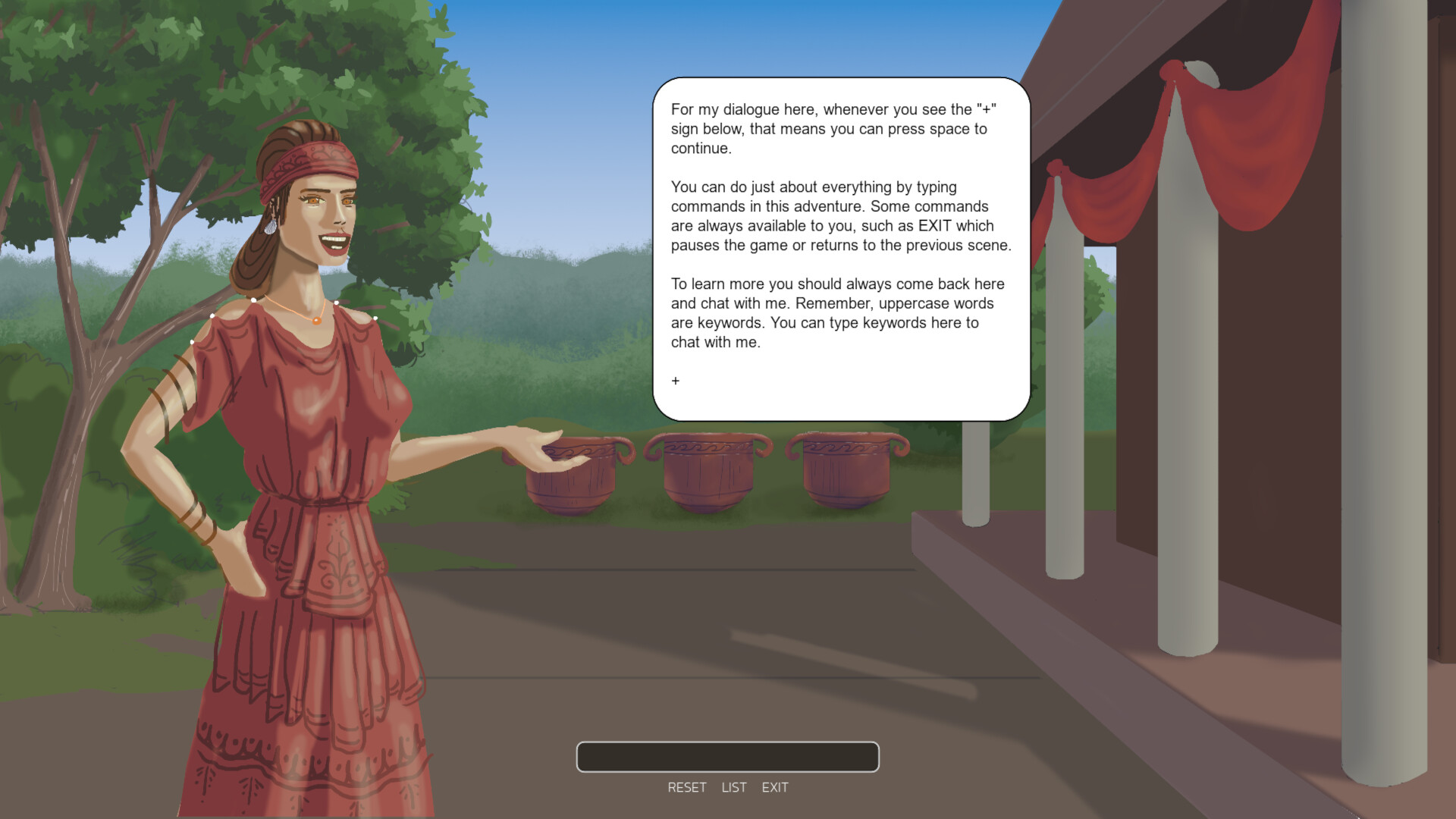Image resolution: width=1456 pixels, height=819 pixels.
Task: Click the RESET command below the input box
Action: point(686,787)
